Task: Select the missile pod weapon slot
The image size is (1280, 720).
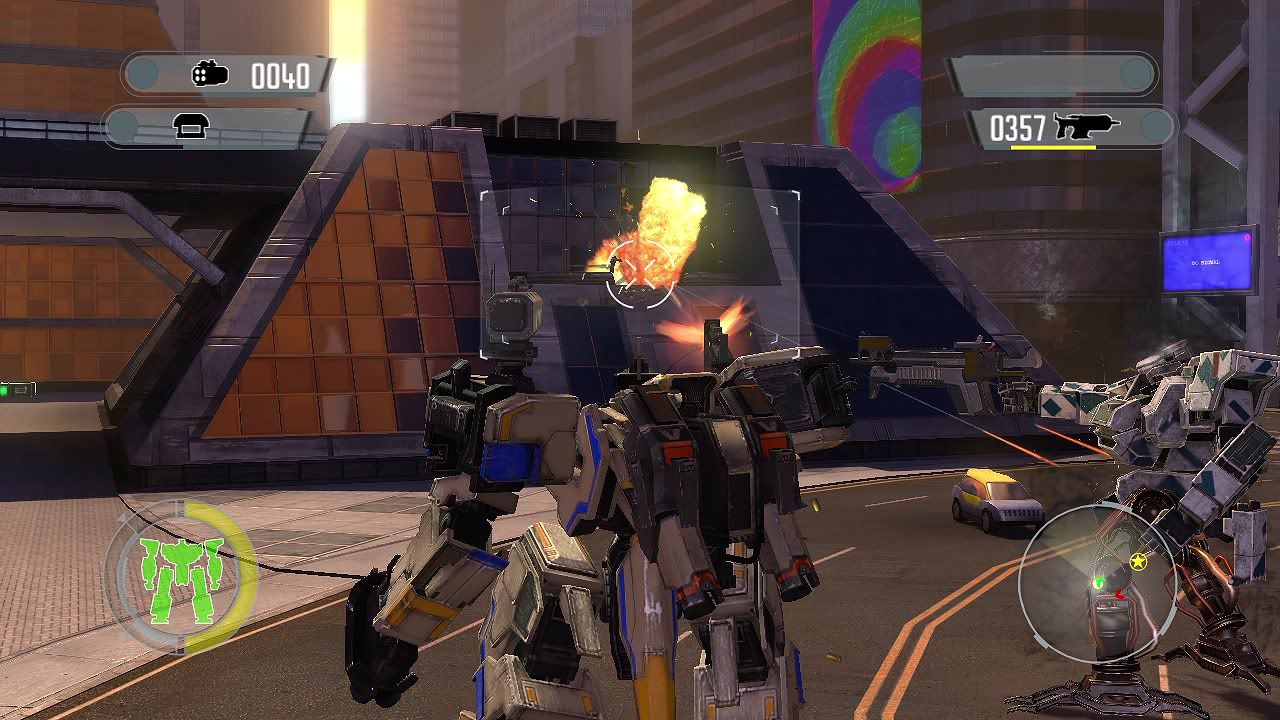Action: pyautogui.click(x=228, y=75)
